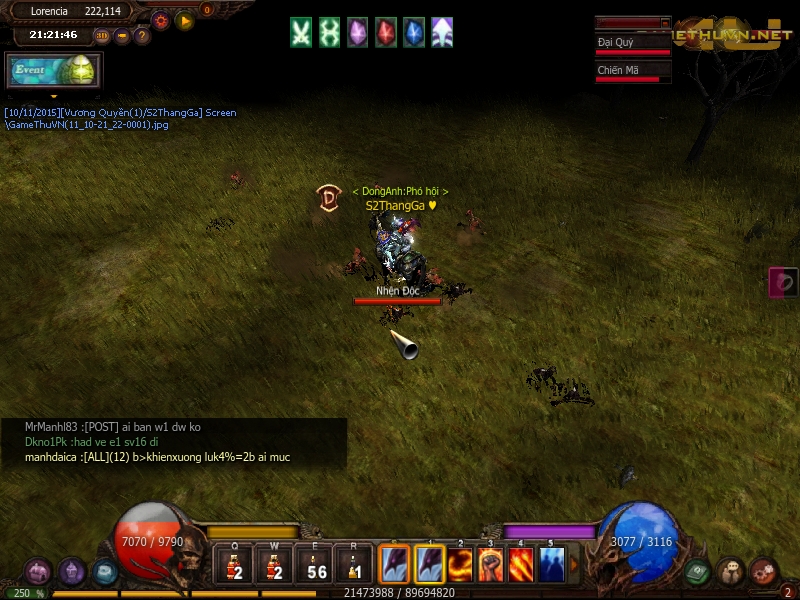Use the potion in slot Q
The image size is (800, 600).
[x=235, y=566]
